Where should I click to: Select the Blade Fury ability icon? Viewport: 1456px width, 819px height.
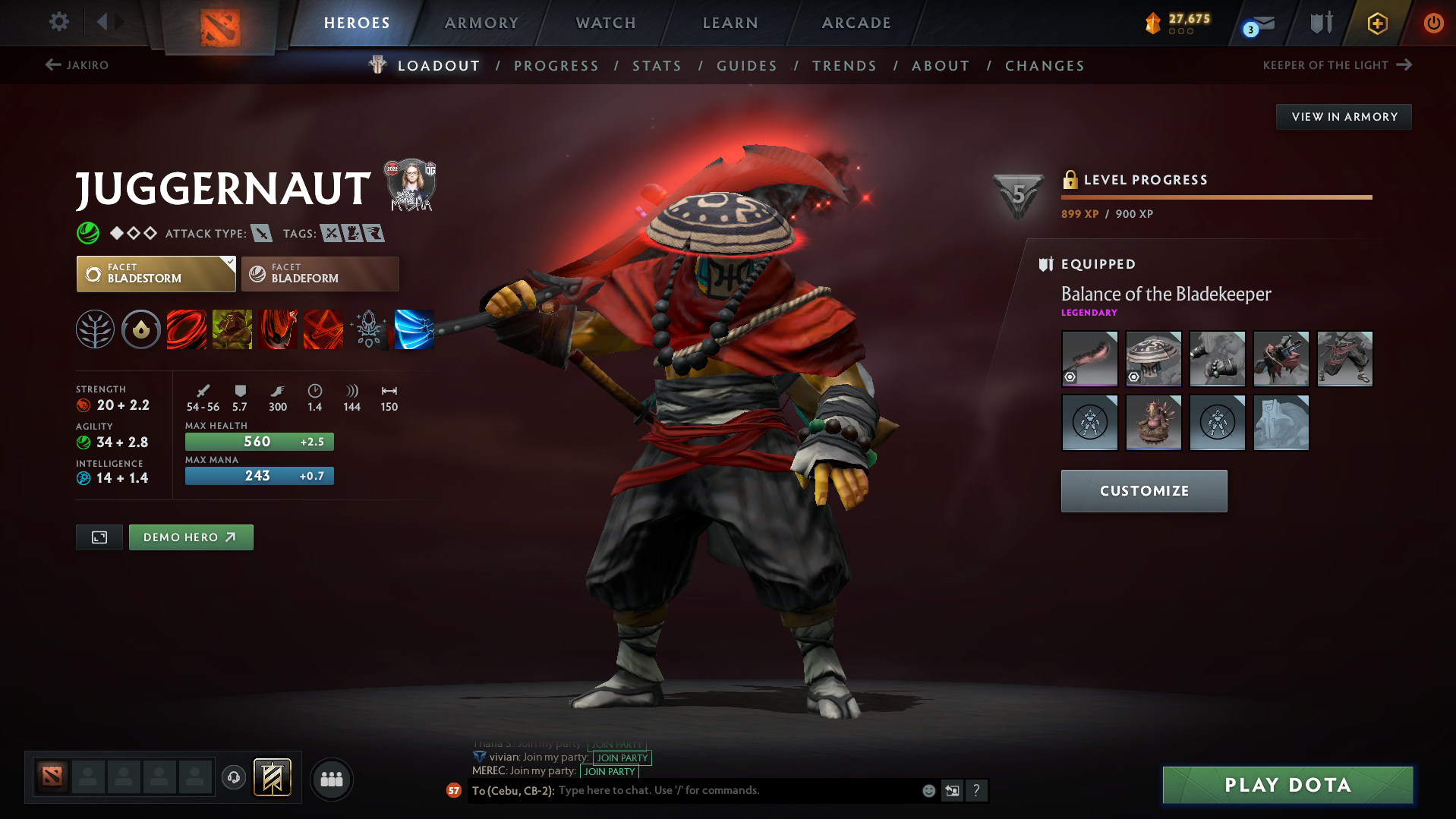186,329
